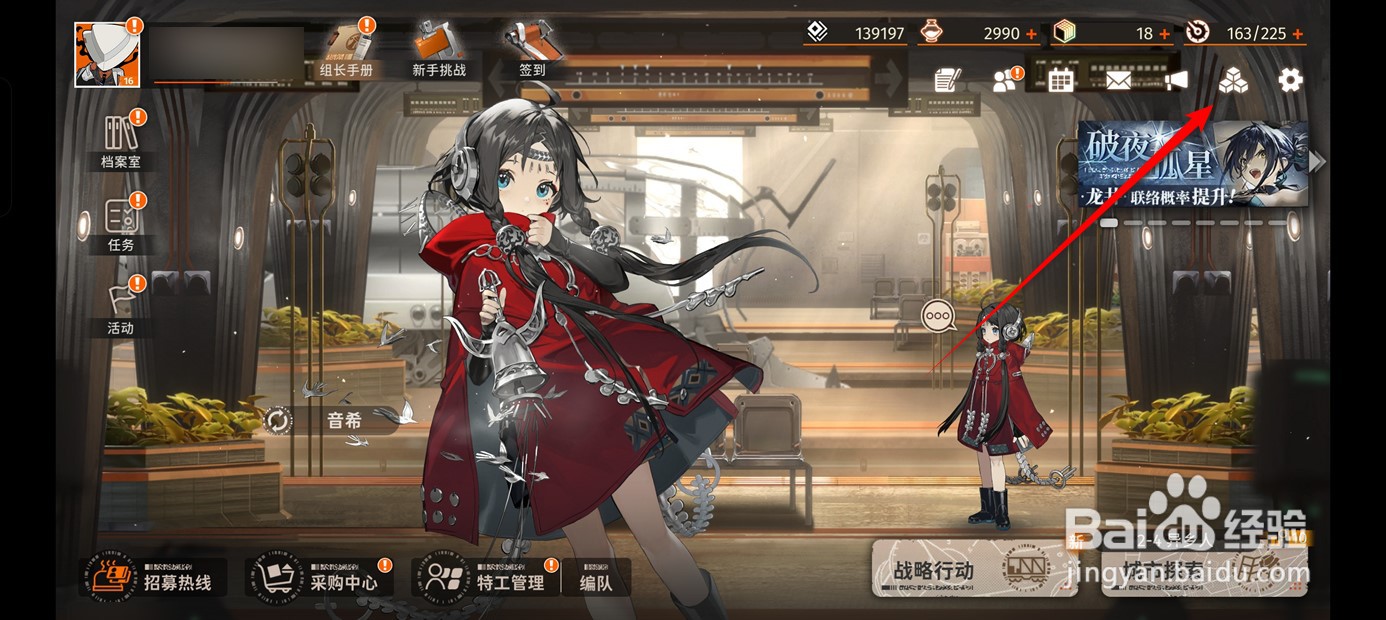Open 采购中心 purchase center
Screen dimensions: 1386x620
[x=318, y=579]
